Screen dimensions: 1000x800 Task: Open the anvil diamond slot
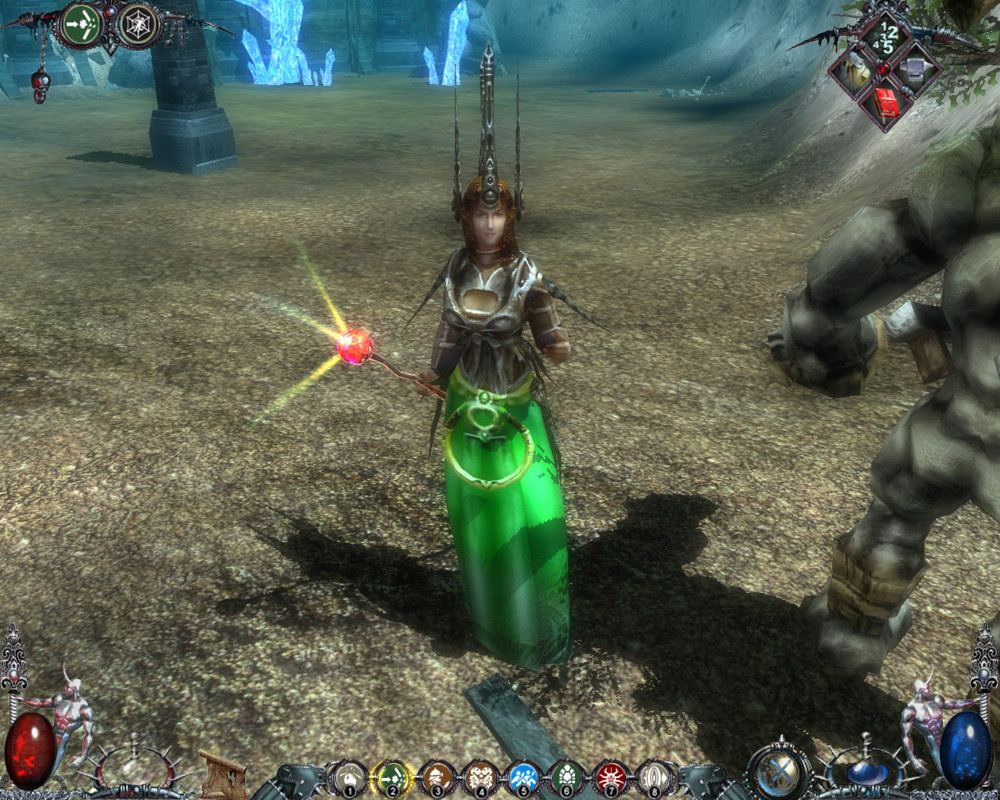coord(915,68)
